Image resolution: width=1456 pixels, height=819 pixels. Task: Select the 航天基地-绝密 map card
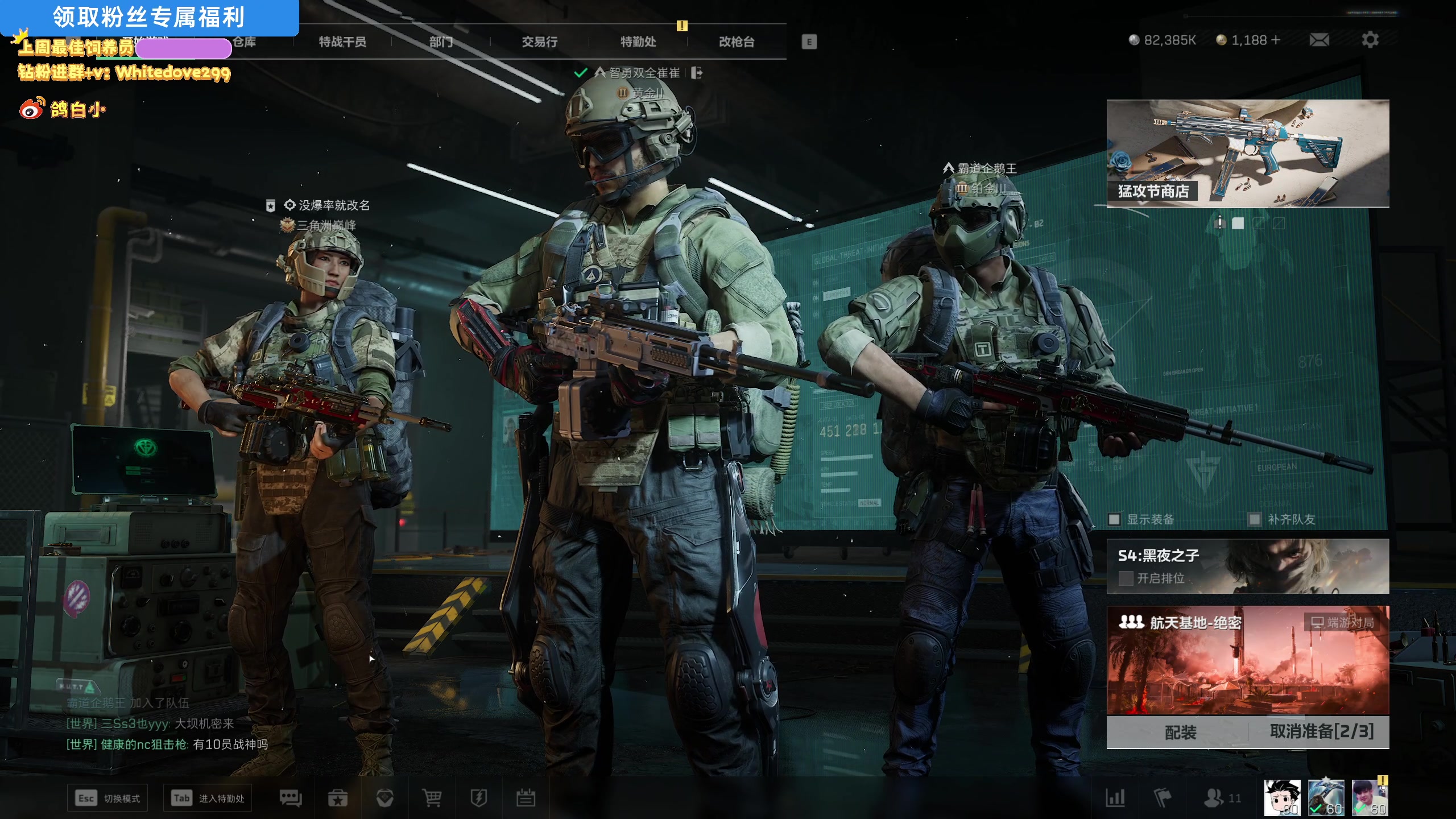coord(1247,660)
